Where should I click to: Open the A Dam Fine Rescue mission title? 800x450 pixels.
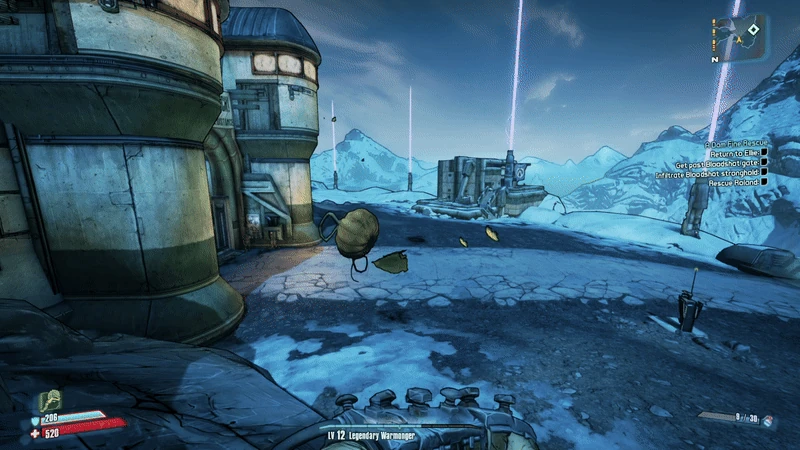click(735, 144)
